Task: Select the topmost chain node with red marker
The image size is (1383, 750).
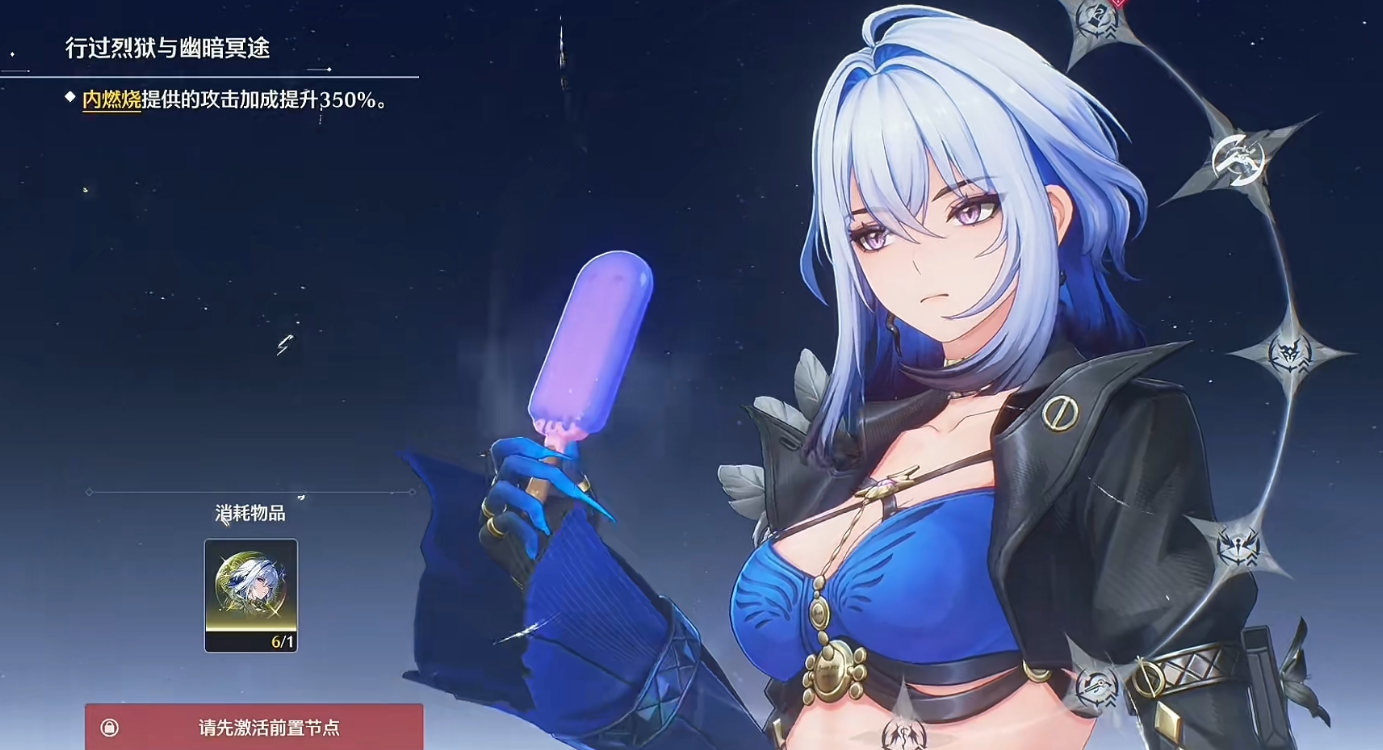Action: pos(1098,16)
